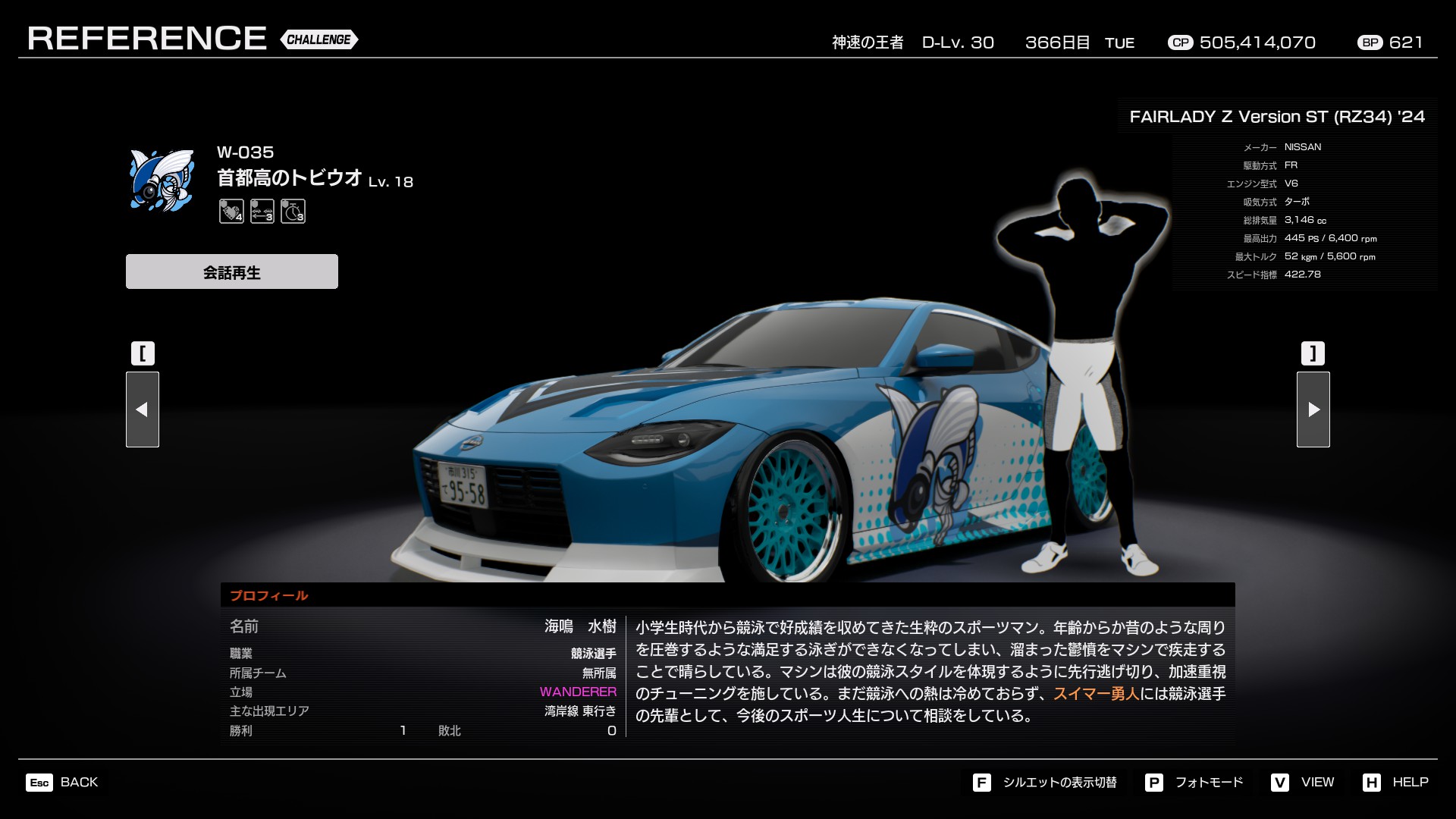Go back using the BACK option
Image resolution: width=1456 pixels, height=819 pixels.
[63, 782]
